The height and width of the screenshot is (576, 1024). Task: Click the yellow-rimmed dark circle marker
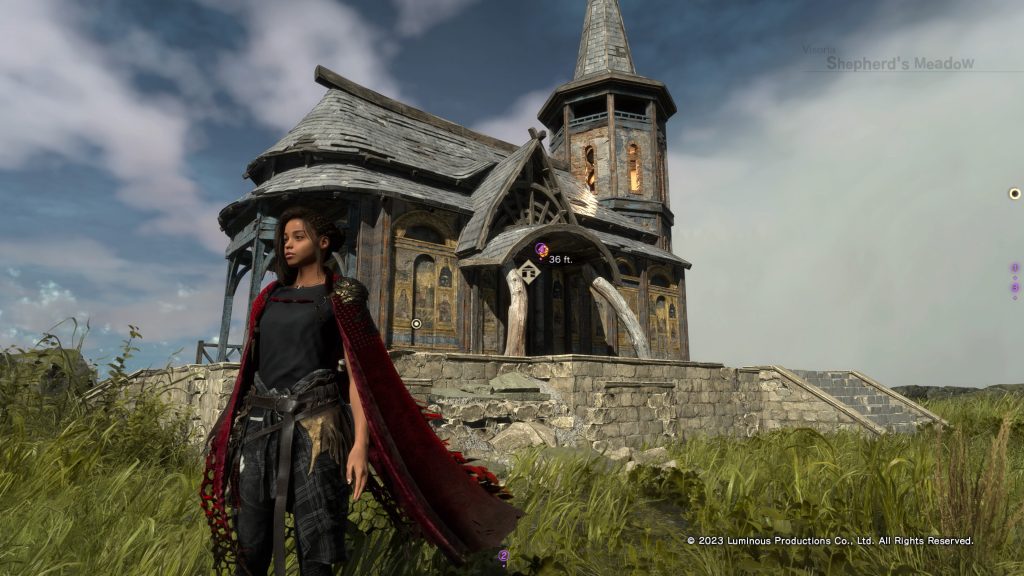point(1015,193)
